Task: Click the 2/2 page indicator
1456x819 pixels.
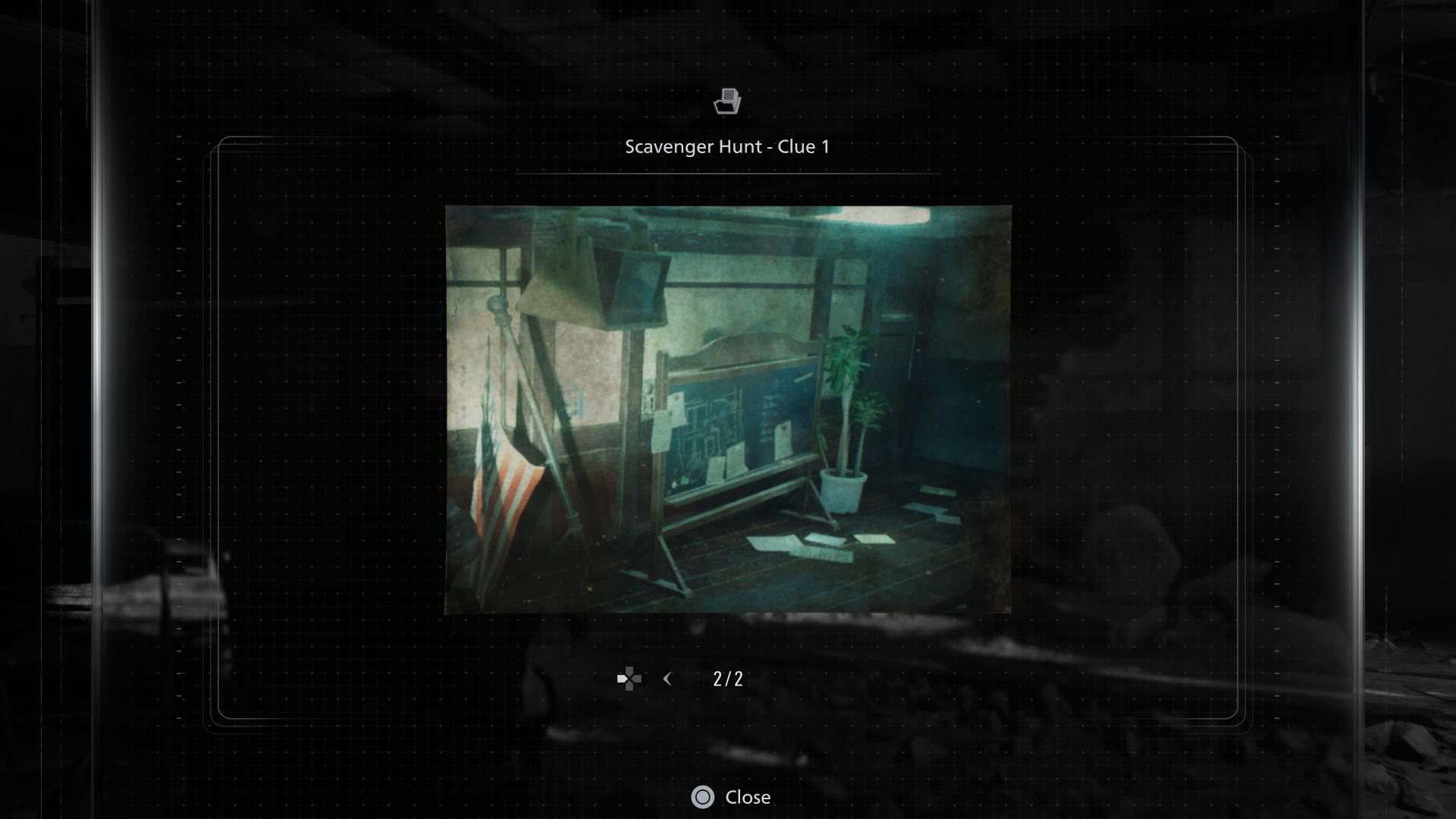Action: coord(727,679)
